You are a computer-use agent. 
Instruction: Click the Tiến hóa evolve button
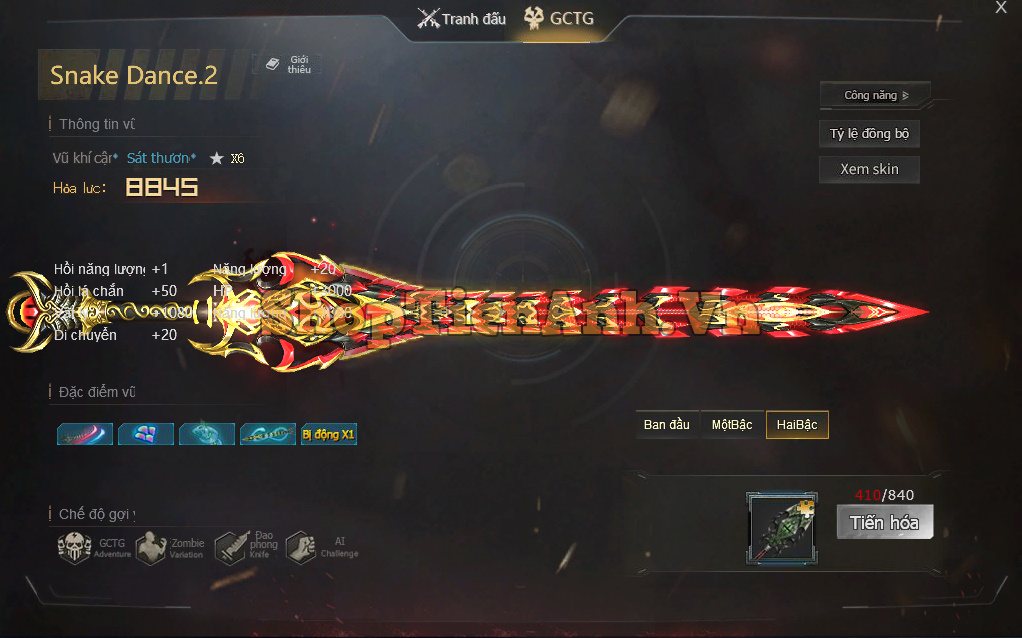tap(884, 522)
